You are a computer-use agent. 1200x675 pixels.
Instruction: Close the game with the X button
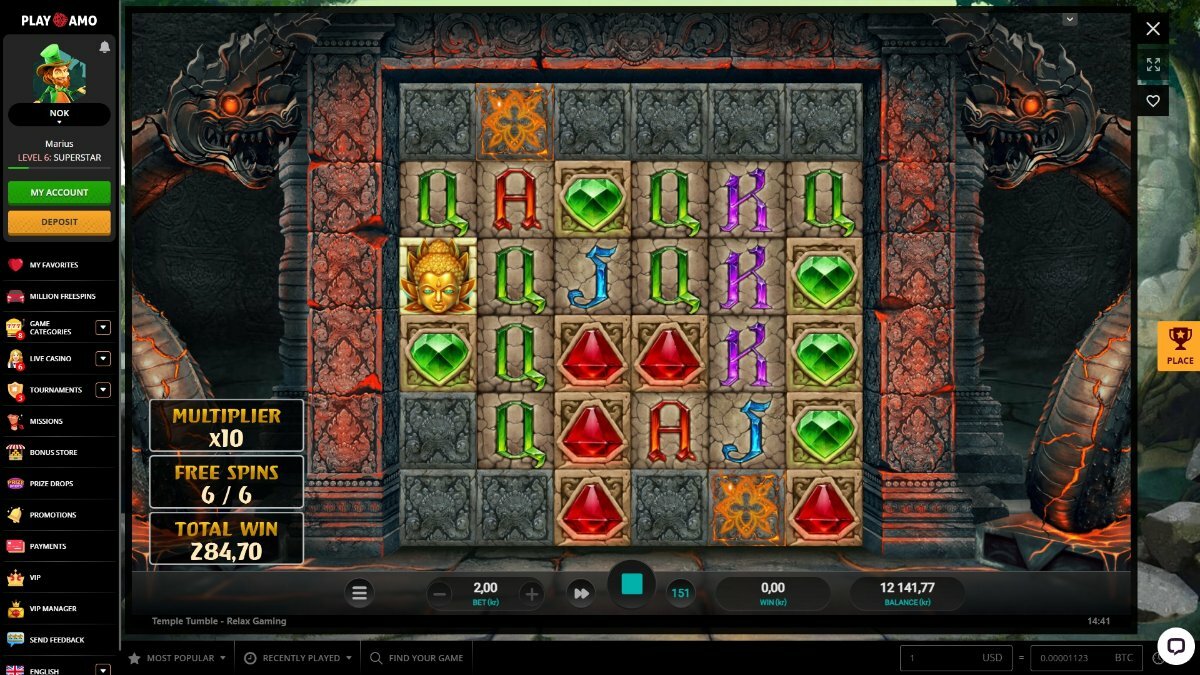1153,29
